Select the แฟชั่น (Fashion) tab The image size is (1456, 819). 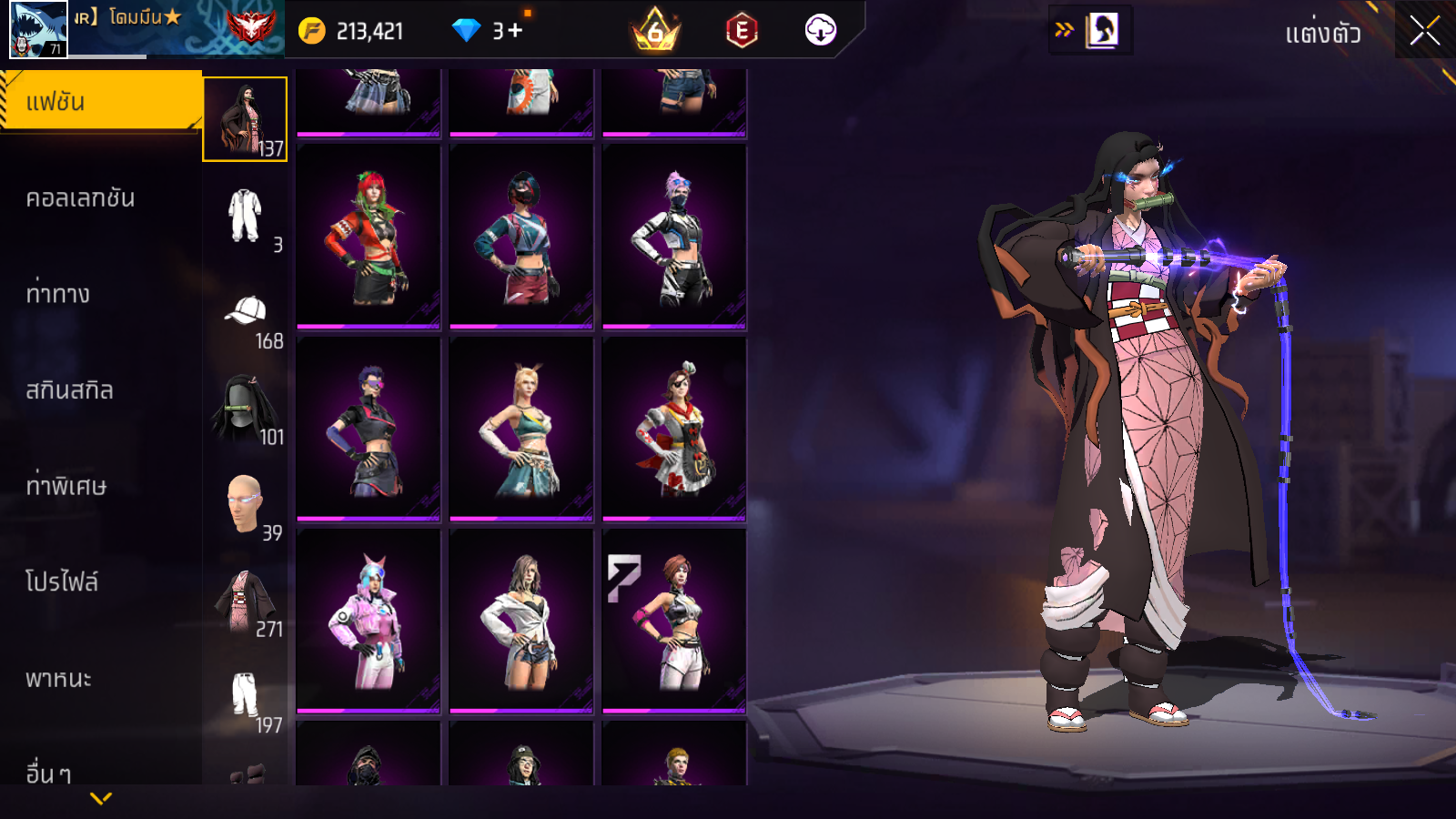(x=100, y=102)
